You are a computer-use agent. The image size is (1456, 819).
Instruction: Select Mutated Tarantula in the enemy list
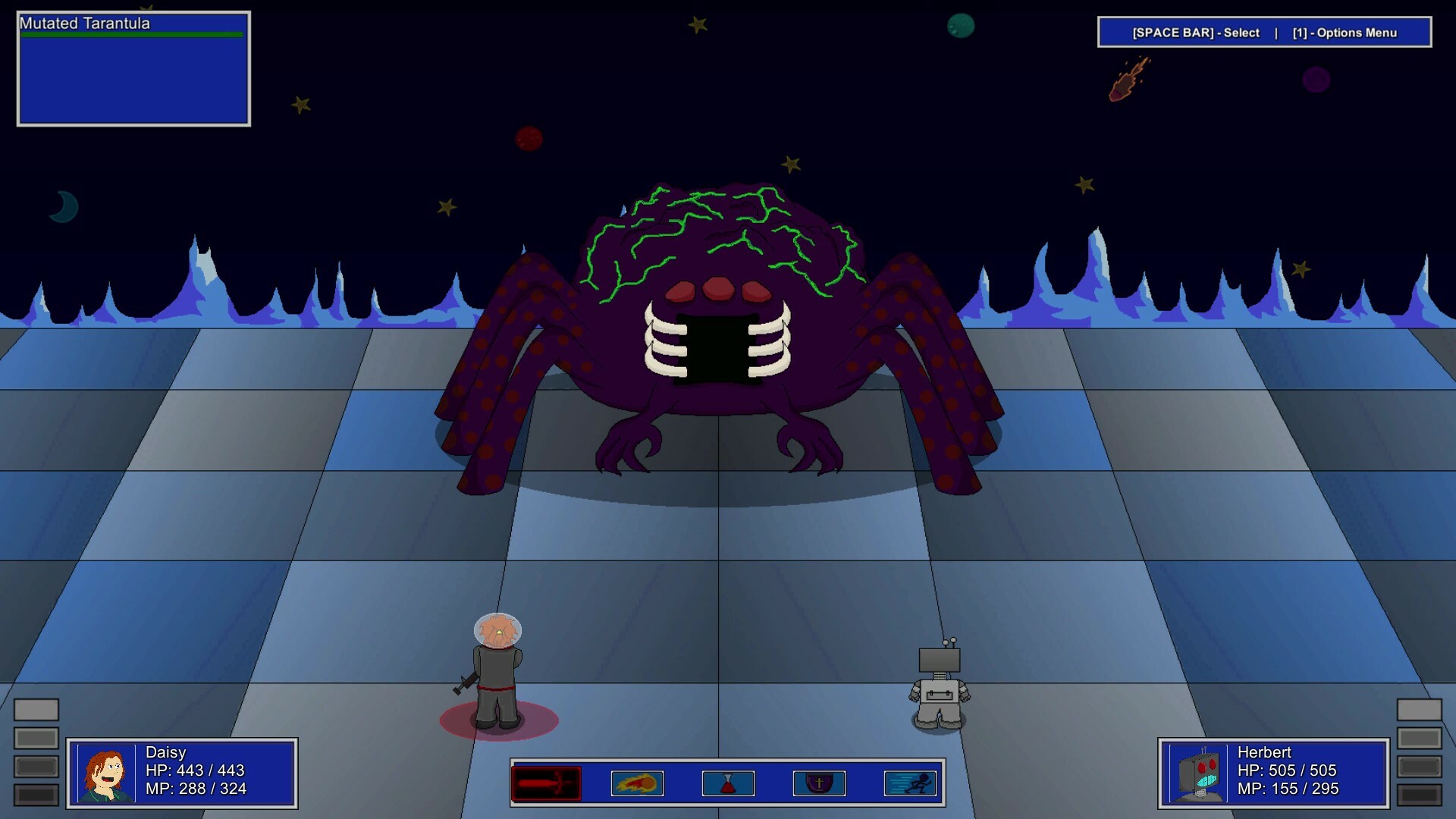point(85,24)
